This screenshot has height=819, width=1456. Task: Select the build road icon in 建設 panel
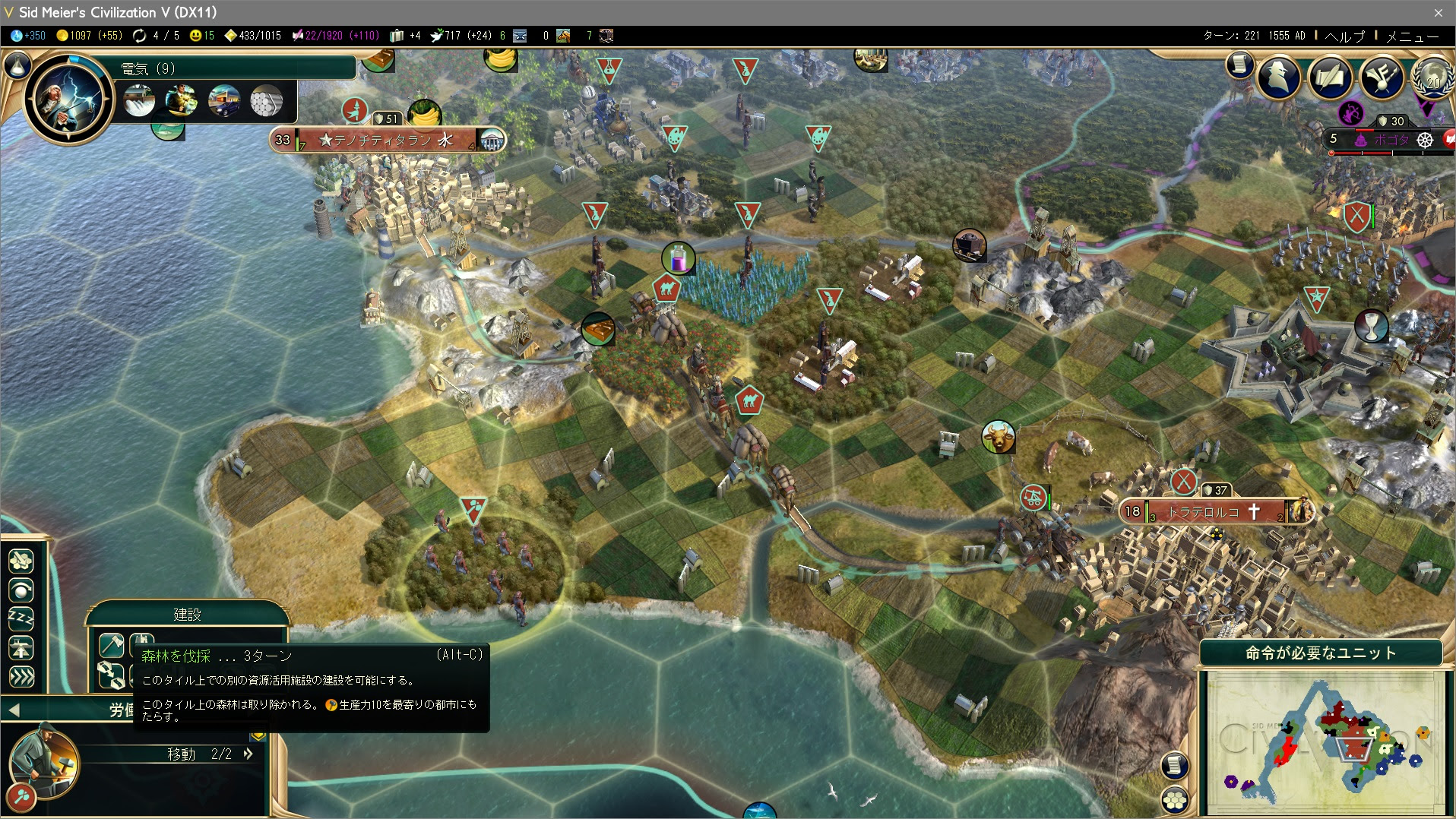click(110, 675)
